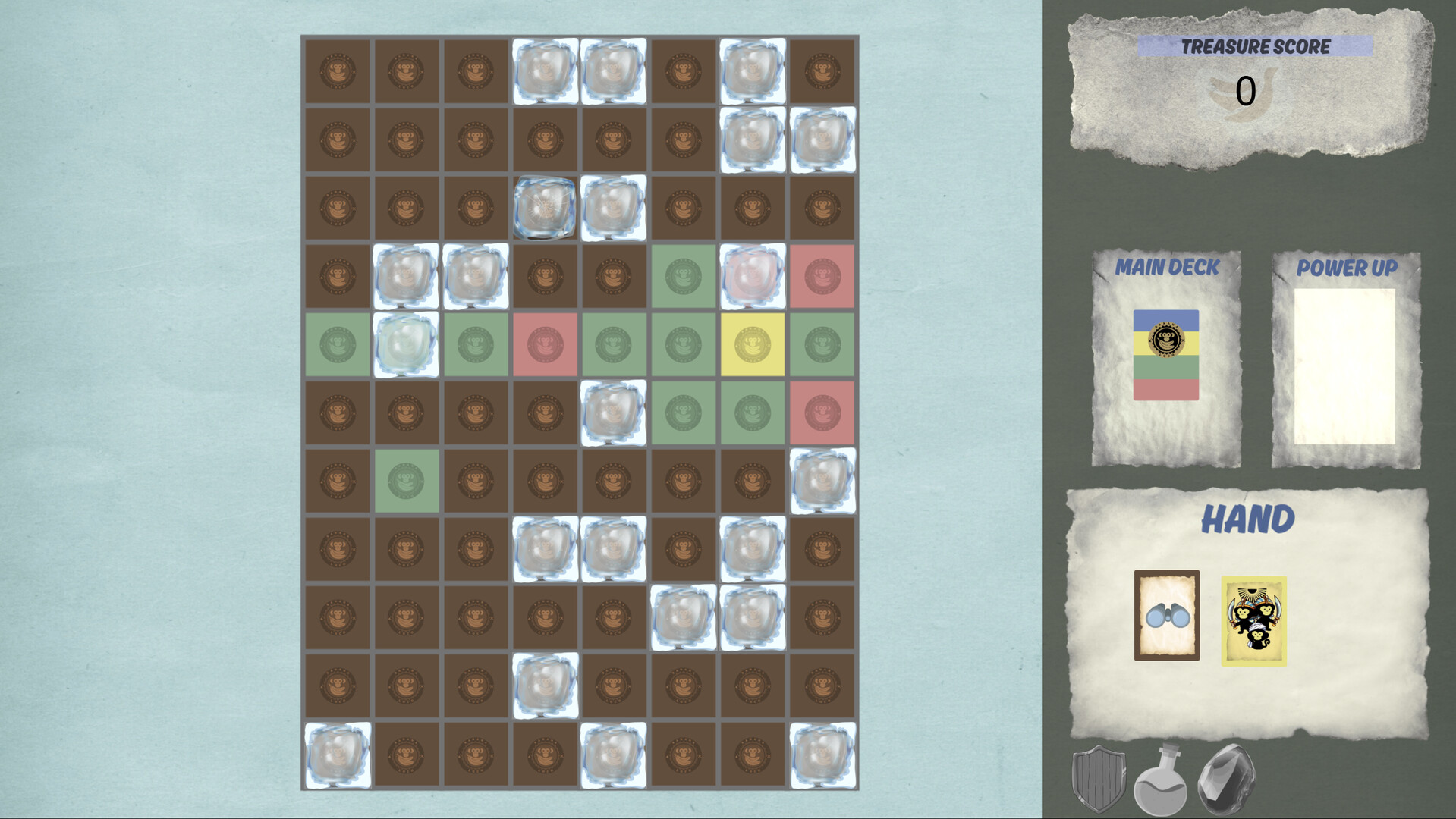Click a frozen tile in the top row
The height and width of the screenshot is (819, 1456).
point(545,70)
